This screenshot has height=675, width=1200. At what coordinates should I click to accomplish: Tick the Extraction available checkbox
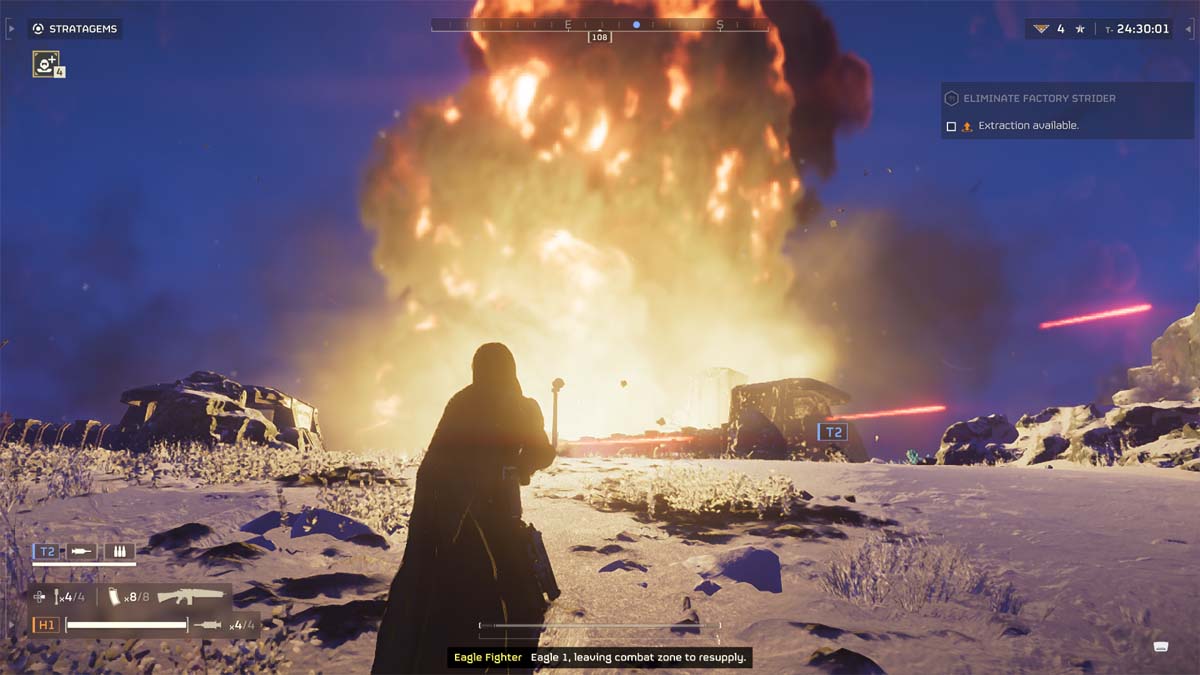click(951, 126)
